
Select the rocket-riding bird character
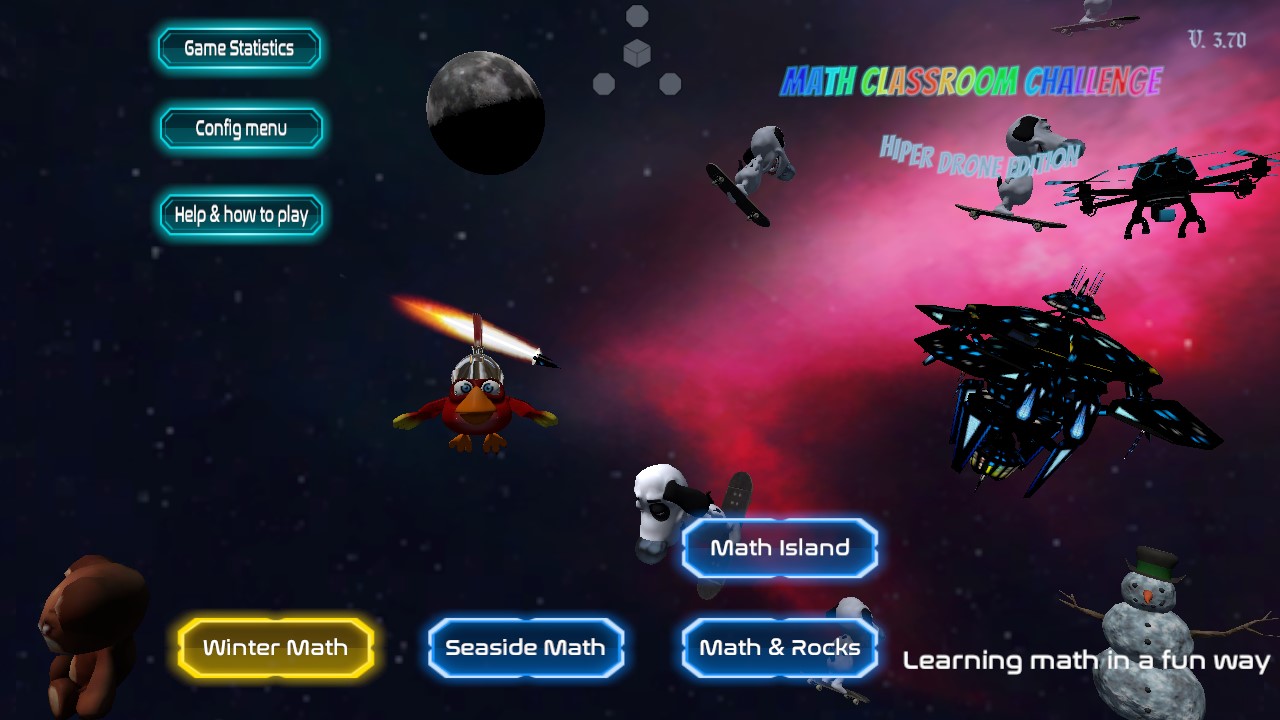click(x=480, y=400)
